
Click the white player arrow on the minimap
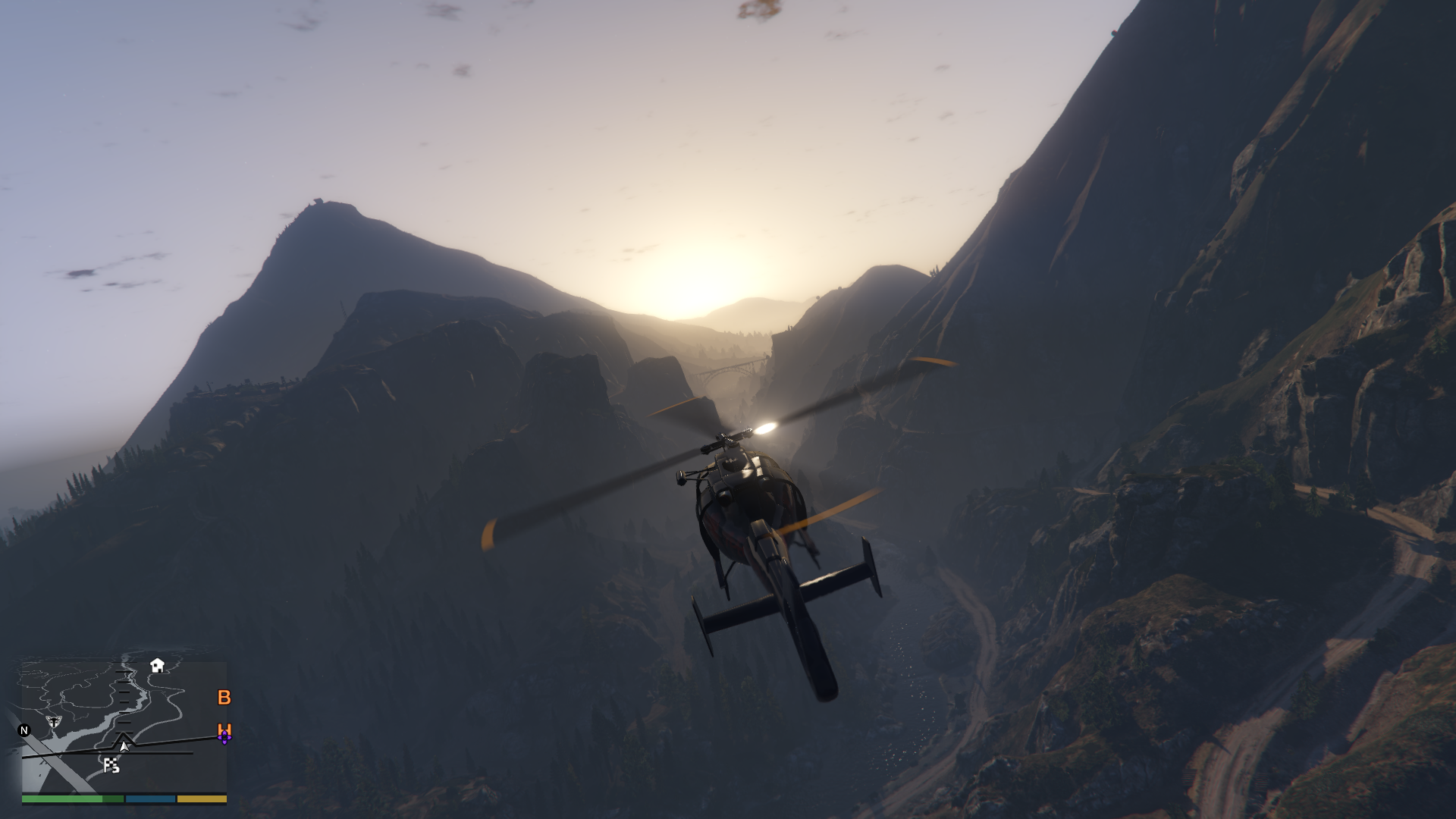(x=124, y=746)
